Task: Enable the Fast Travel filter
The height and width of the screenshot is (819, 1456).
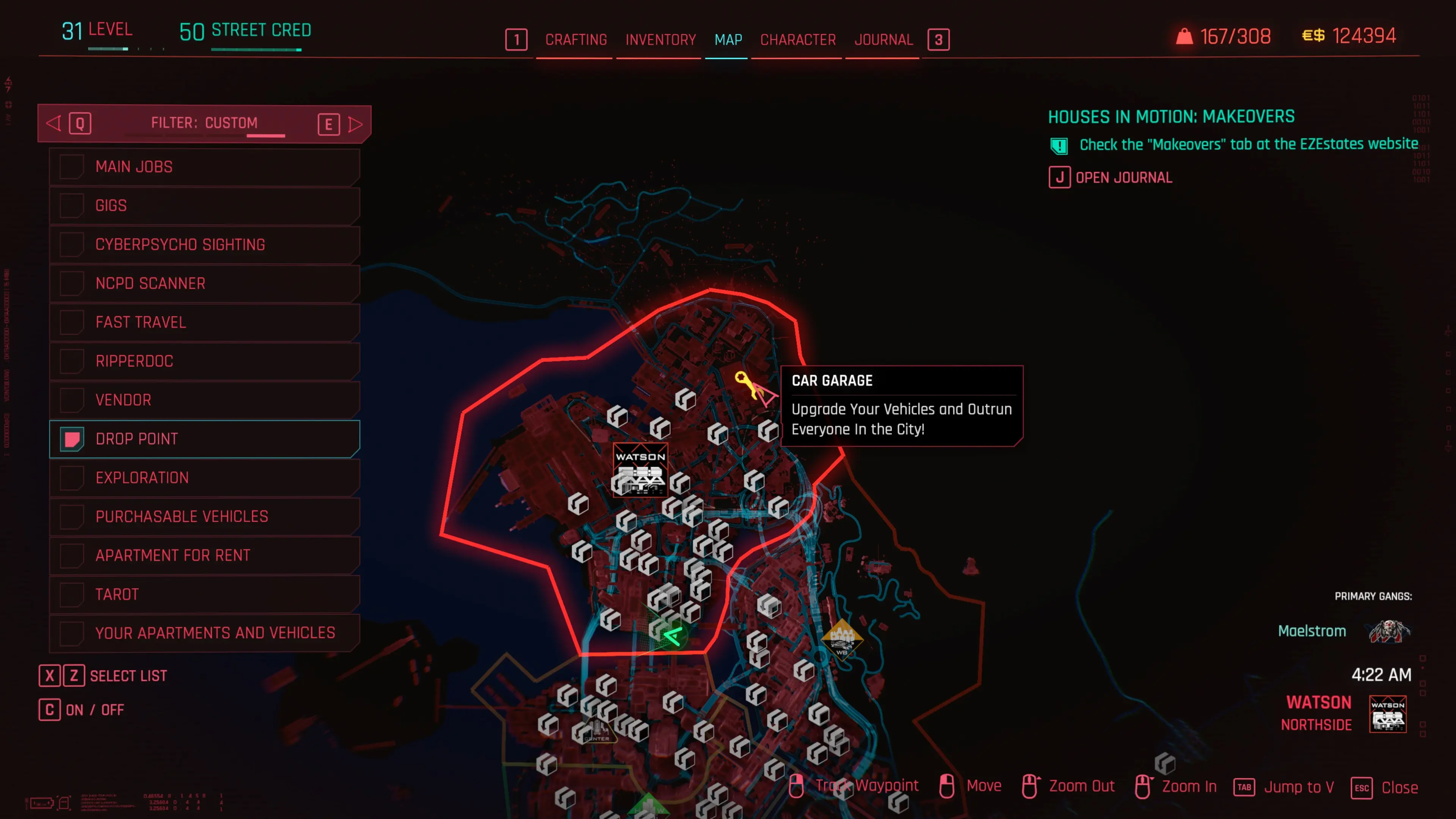Action: point(72,322)
